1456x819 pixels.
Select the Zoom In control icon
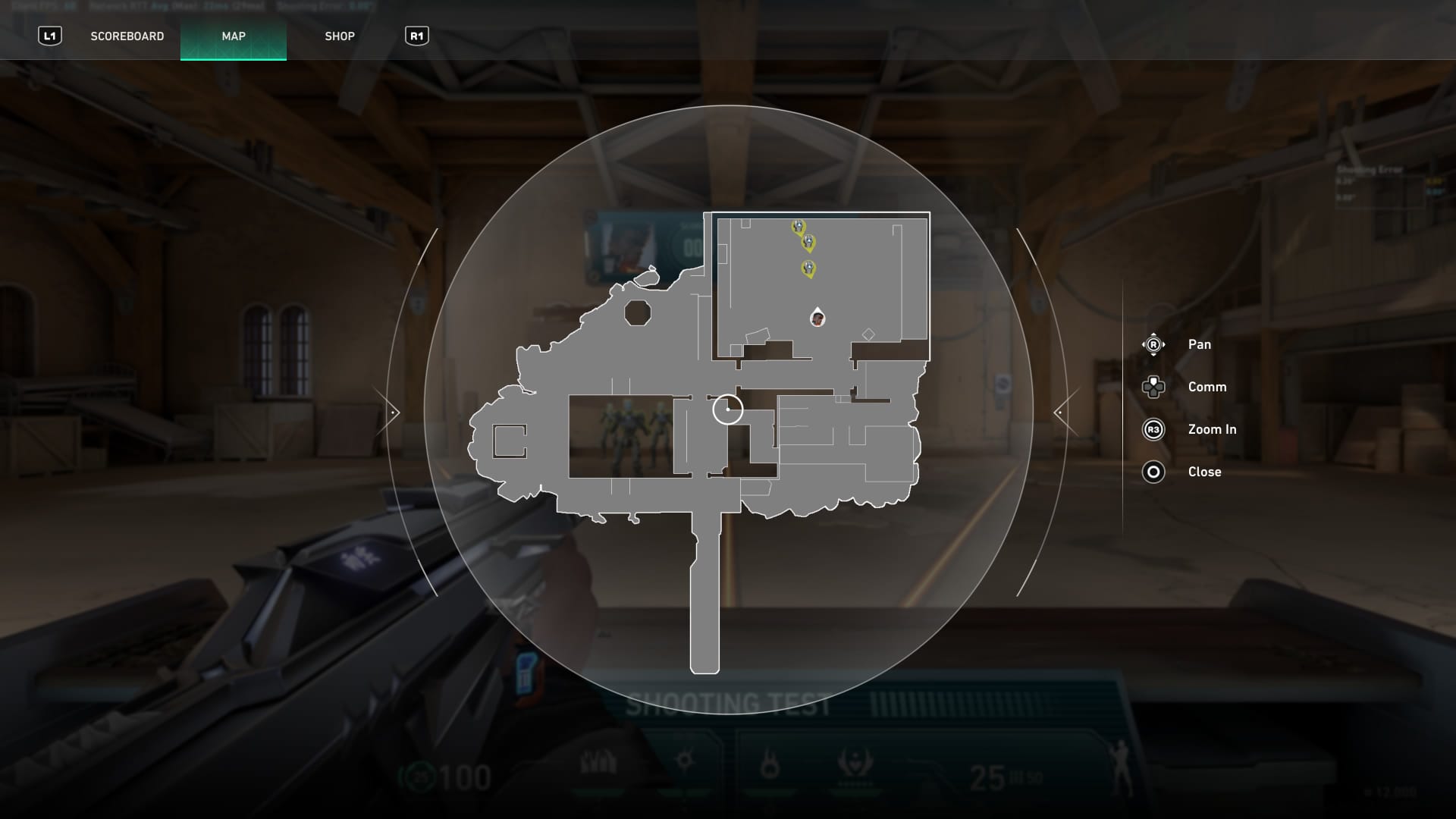[1153, 429]
